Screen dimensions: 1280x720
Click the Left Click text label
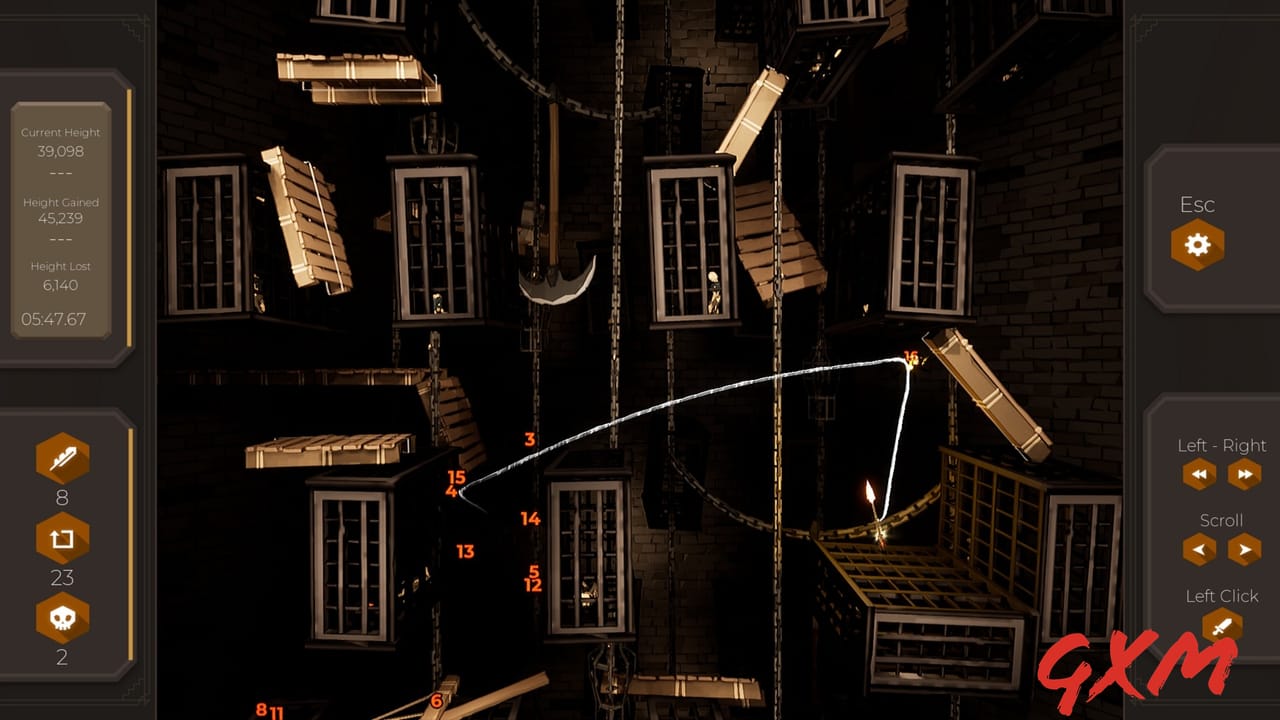[x=1222, y=595]
